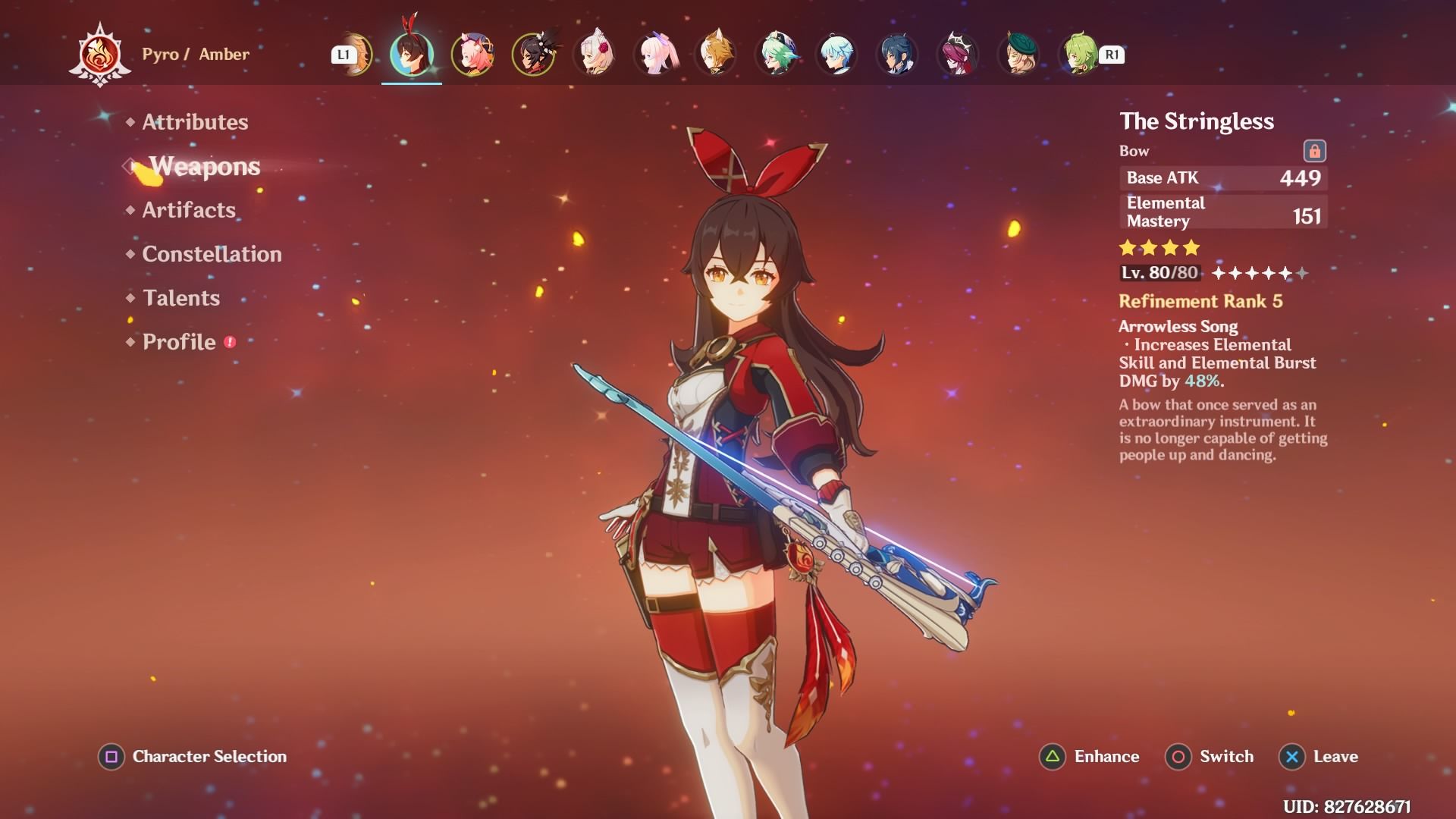Switch to Noelle's portrait

(x=594, y=55)
